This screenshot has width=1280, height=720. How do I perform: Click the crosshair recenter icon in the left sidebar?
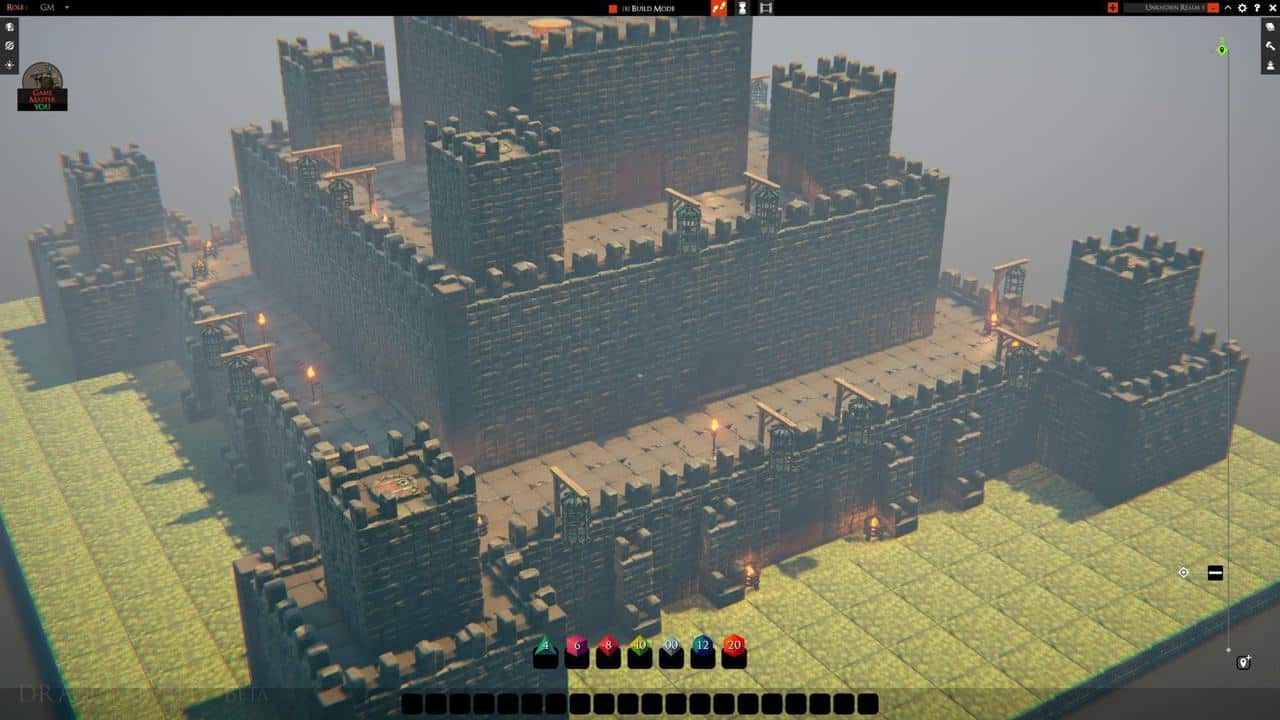coord(9,65)
